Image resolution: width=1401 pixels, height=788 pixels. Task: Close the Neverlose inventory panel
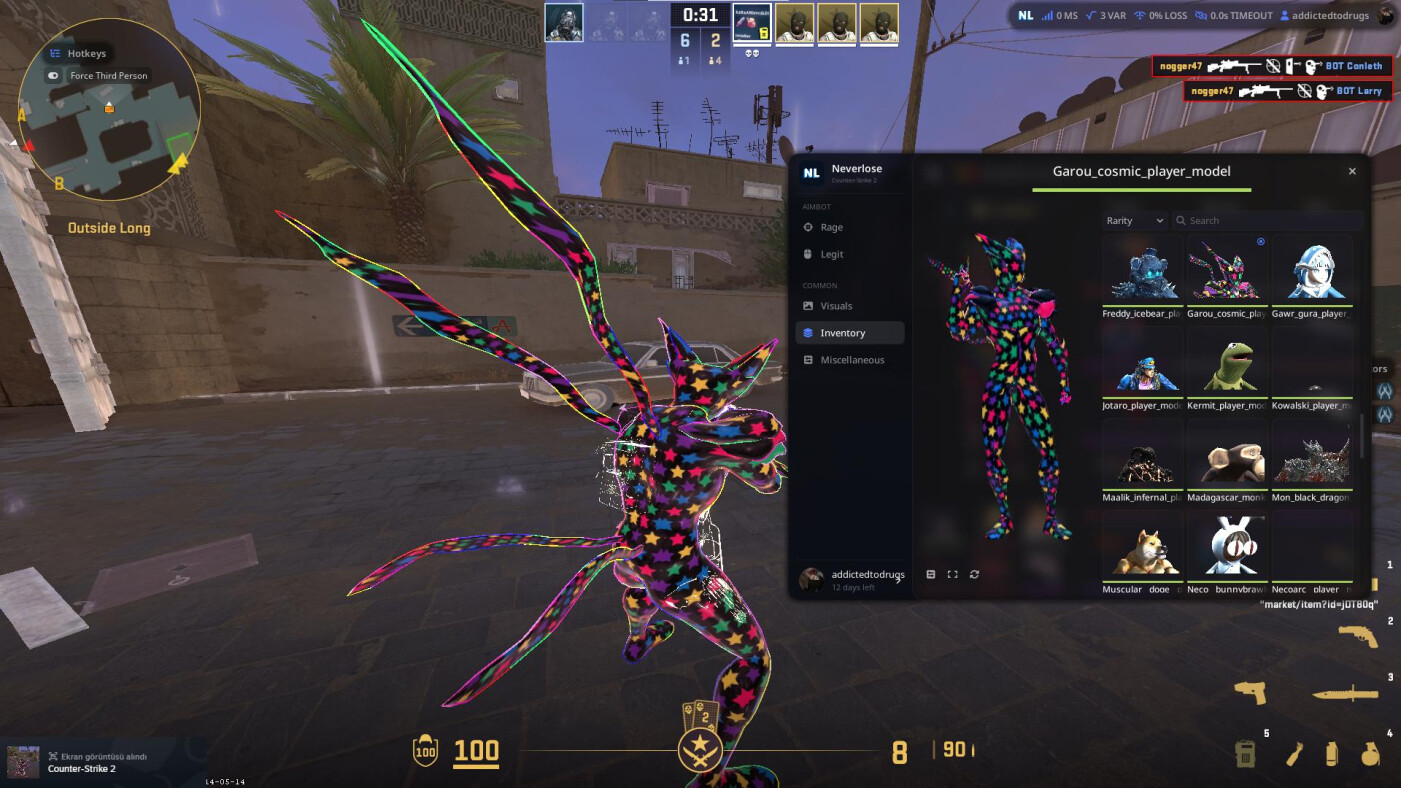[1352, 172]
